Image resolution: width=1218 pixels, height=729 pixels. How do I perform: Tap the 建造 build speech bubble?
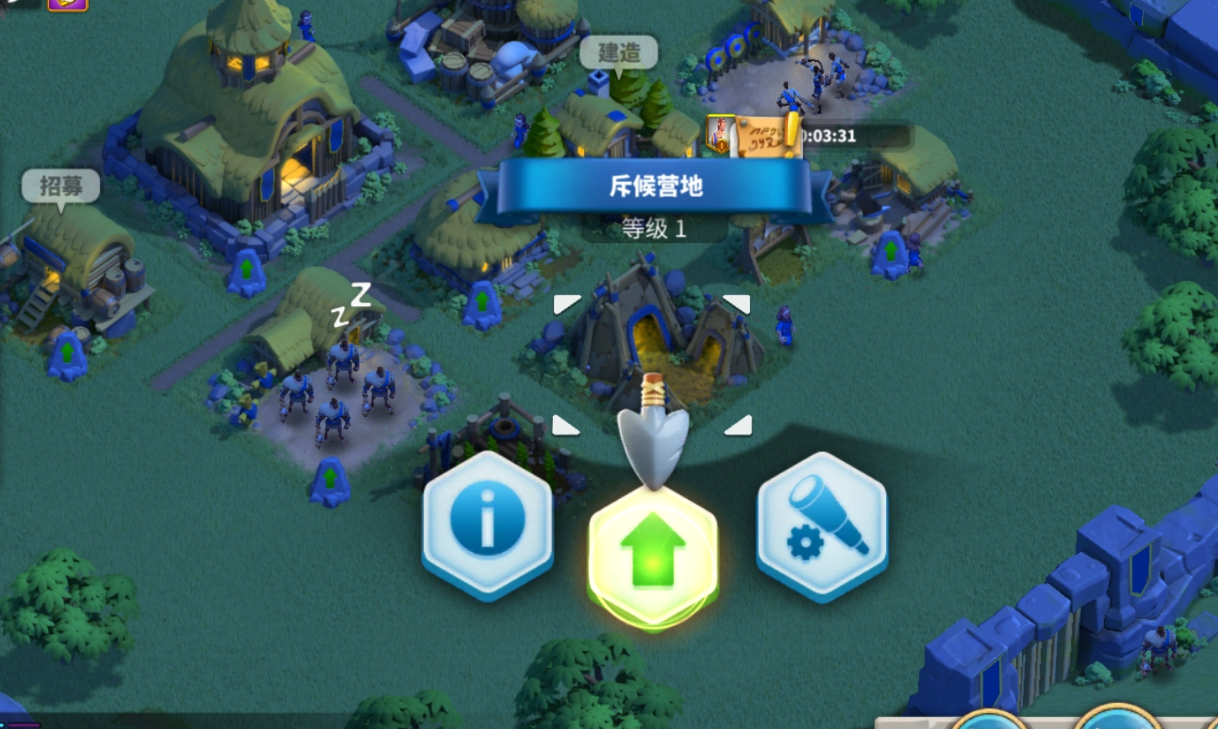[619, 52]
